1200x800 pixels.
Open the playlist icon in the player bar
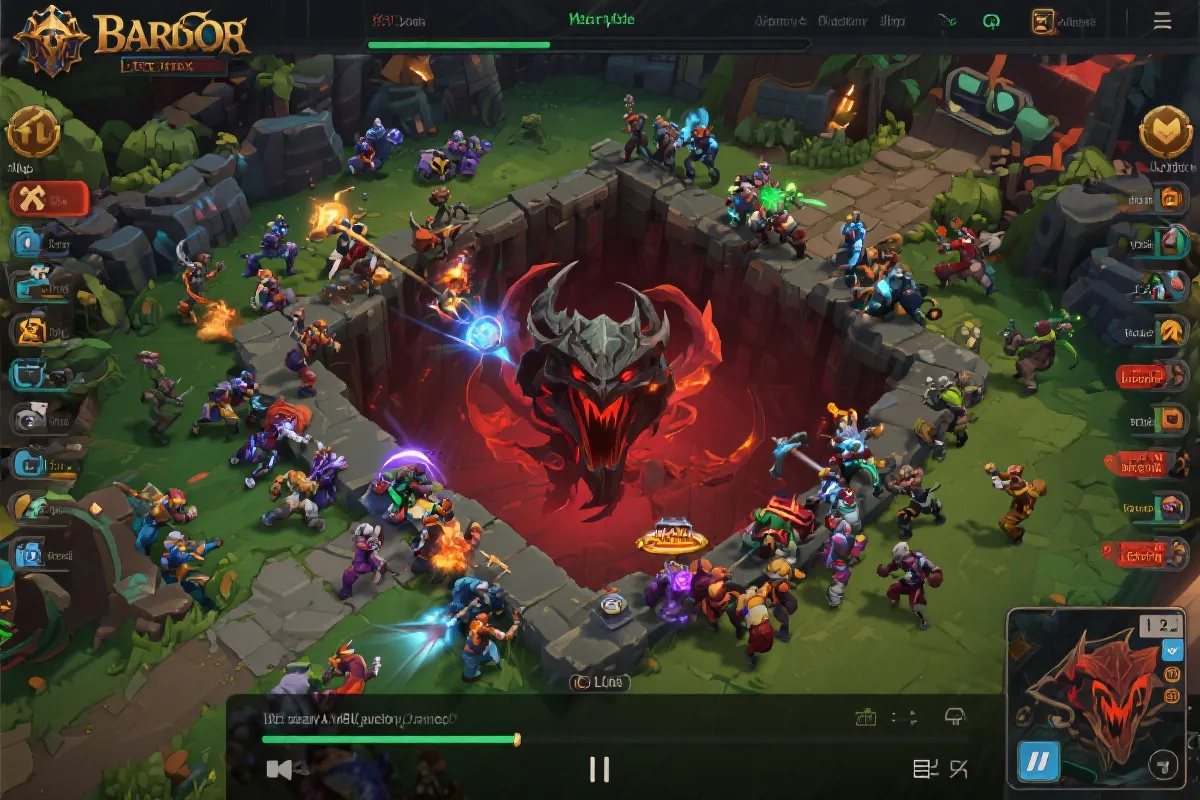[924, 768]
